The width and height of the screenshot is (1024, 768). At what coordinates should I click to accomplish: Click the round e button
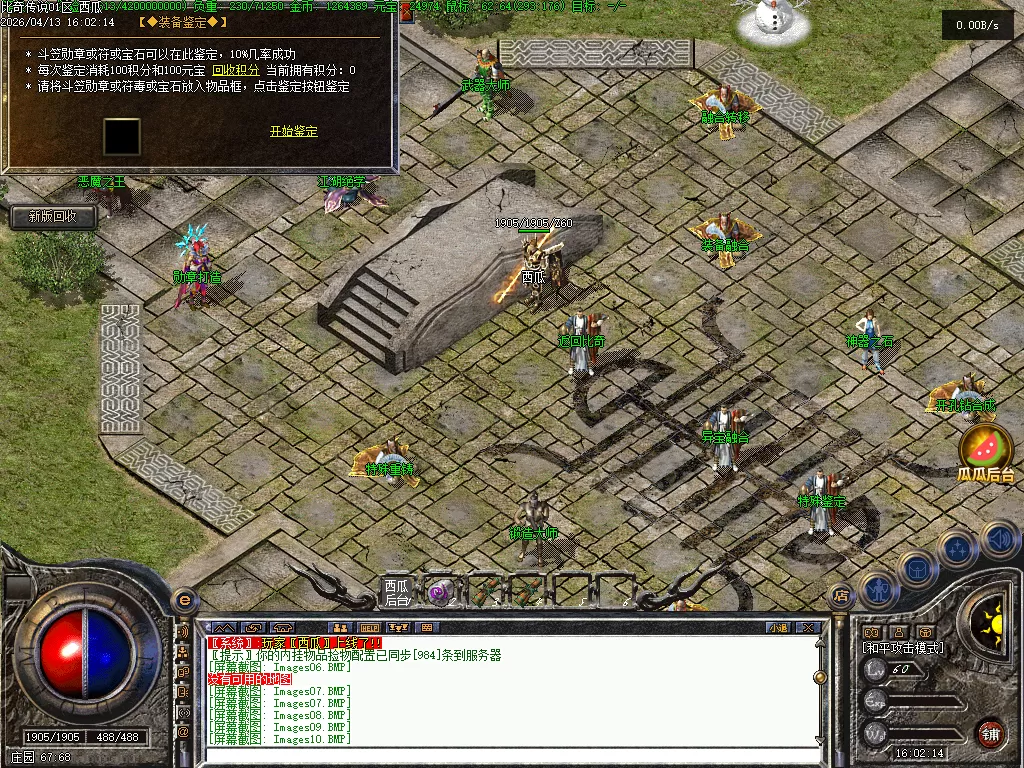(x=184, y=600)
